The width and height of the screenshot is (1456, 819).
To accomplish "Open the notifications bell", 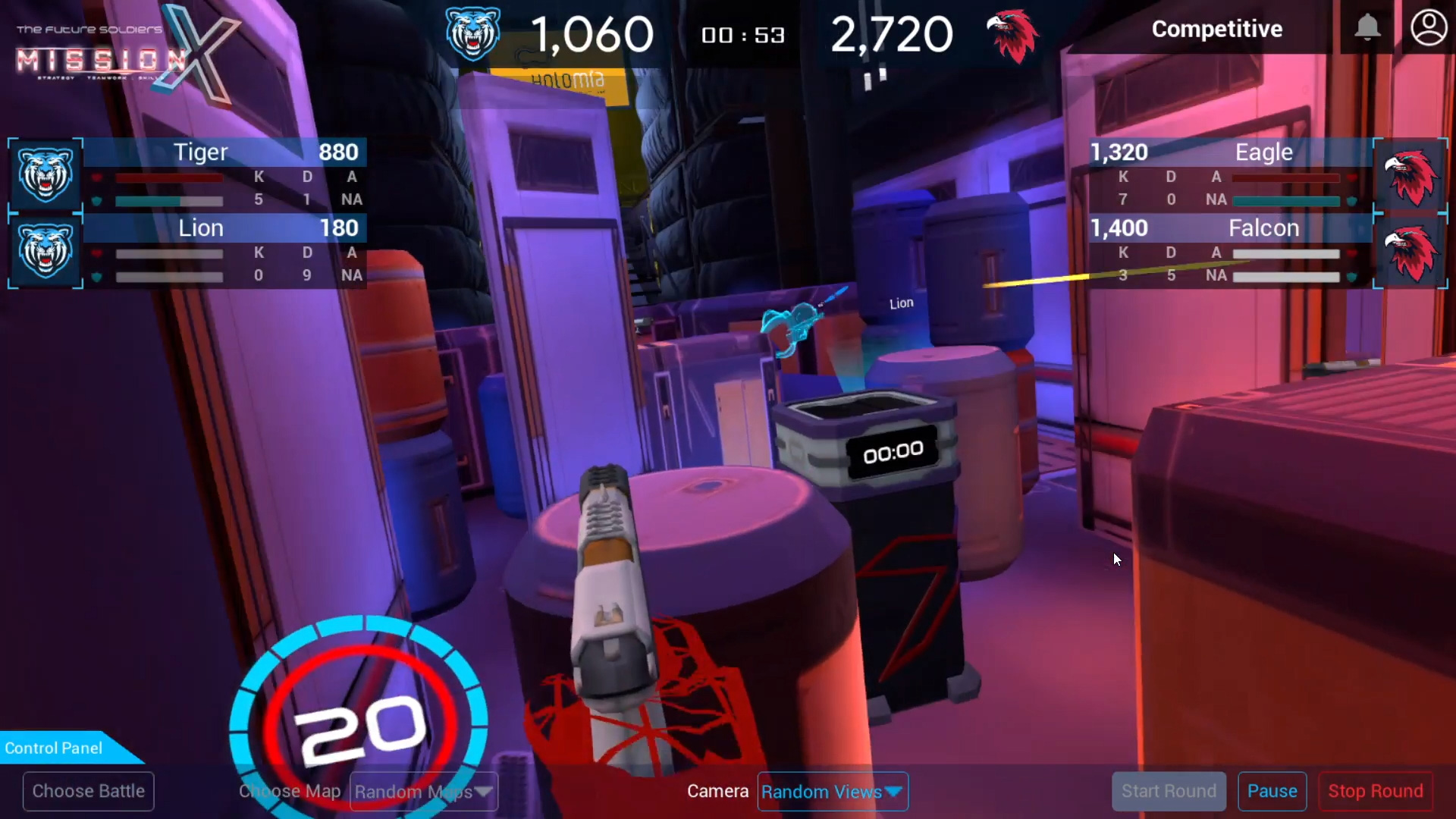I will (x=1367, y=28).
